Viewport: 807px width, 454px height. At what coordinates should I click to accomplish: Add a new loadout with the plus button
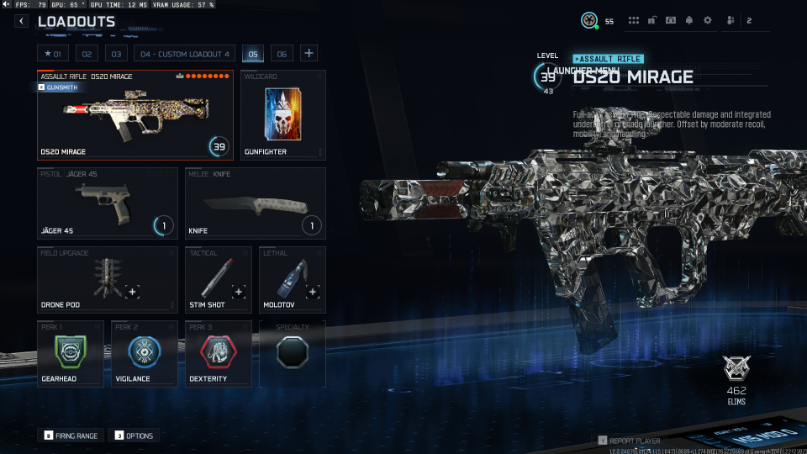pos(309,53)
